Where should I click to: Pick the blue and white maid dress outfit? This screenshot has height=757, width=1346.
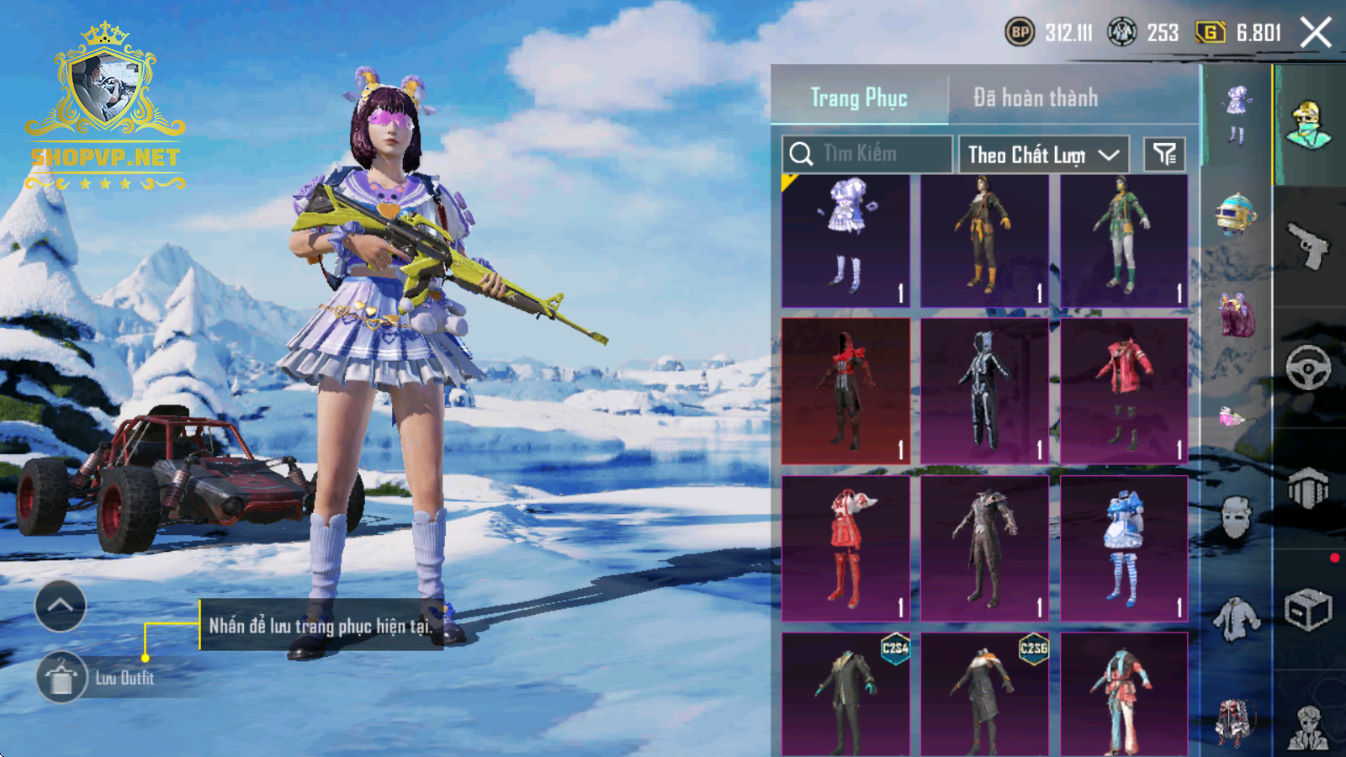(1124, 548)
